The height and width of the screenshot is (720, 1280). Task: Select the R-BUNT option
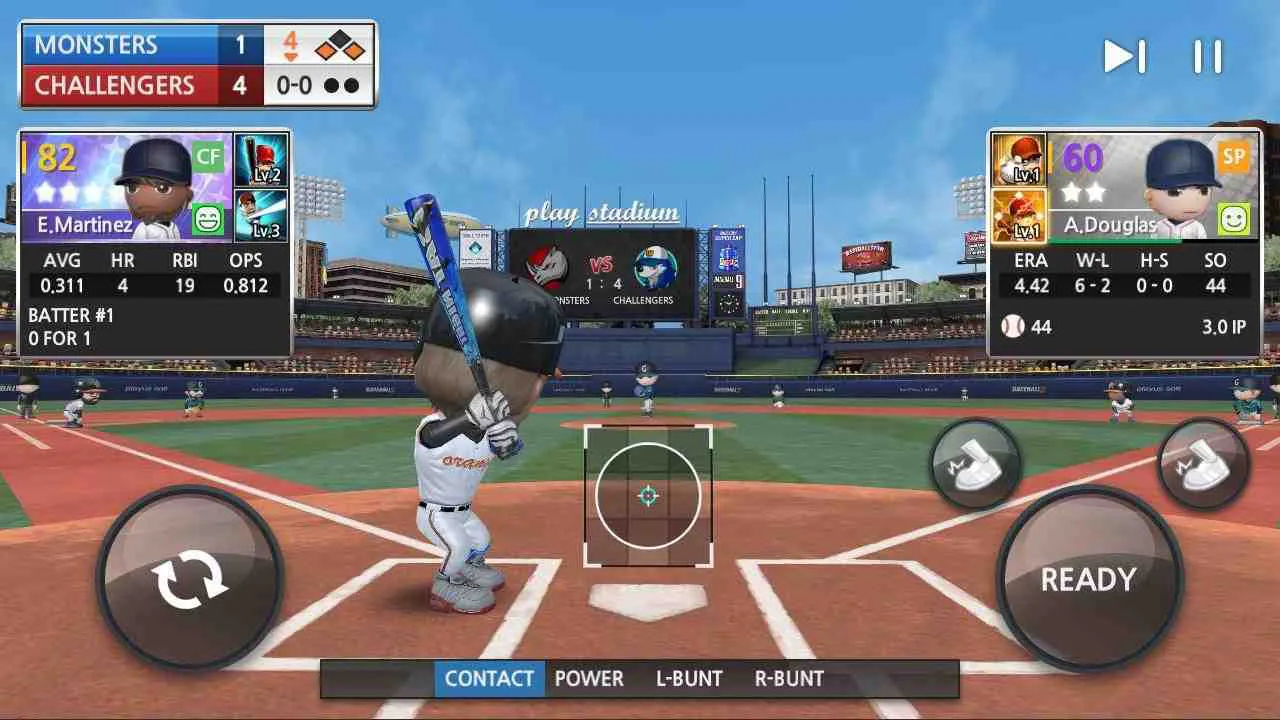(790, 678)
